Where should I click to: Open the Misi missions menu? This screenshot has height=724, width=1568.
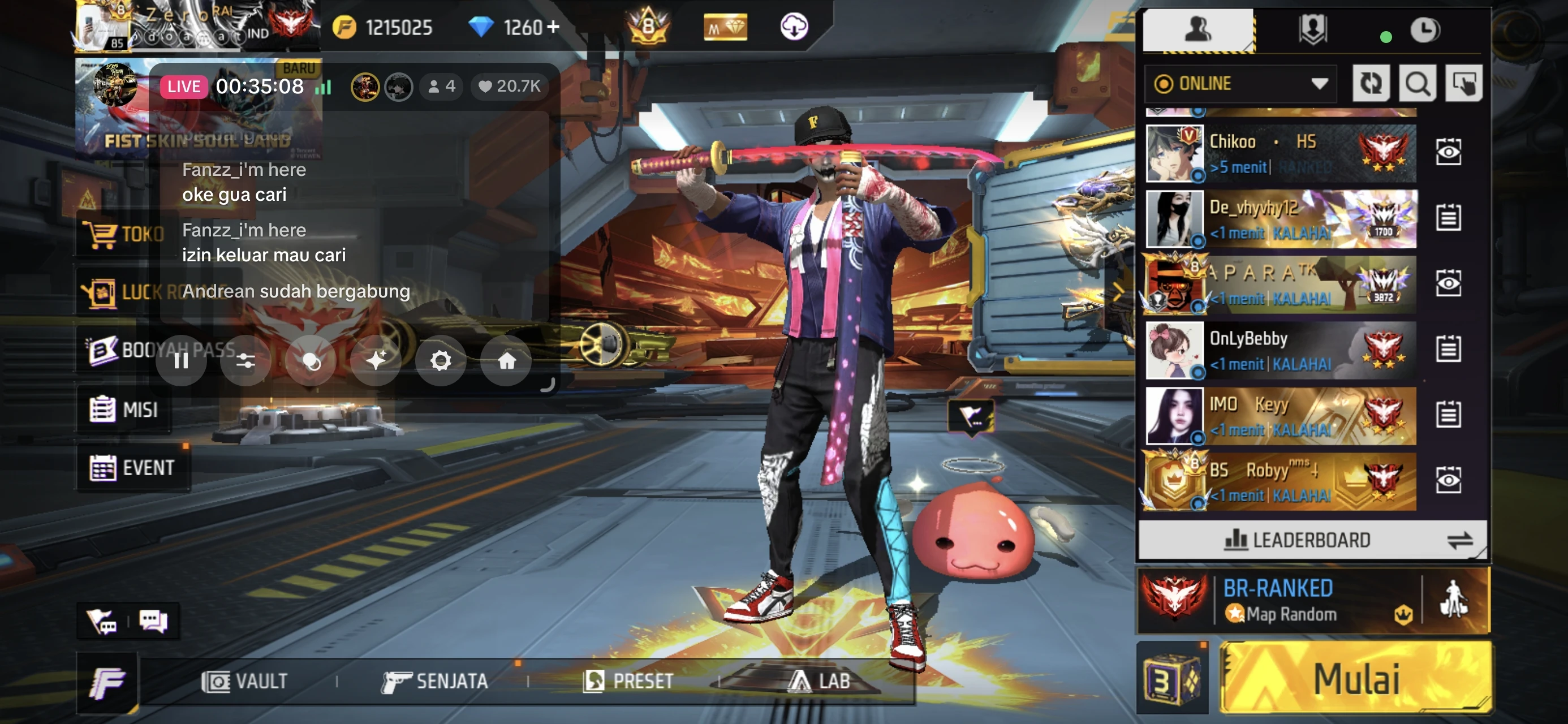click(124, 409)
